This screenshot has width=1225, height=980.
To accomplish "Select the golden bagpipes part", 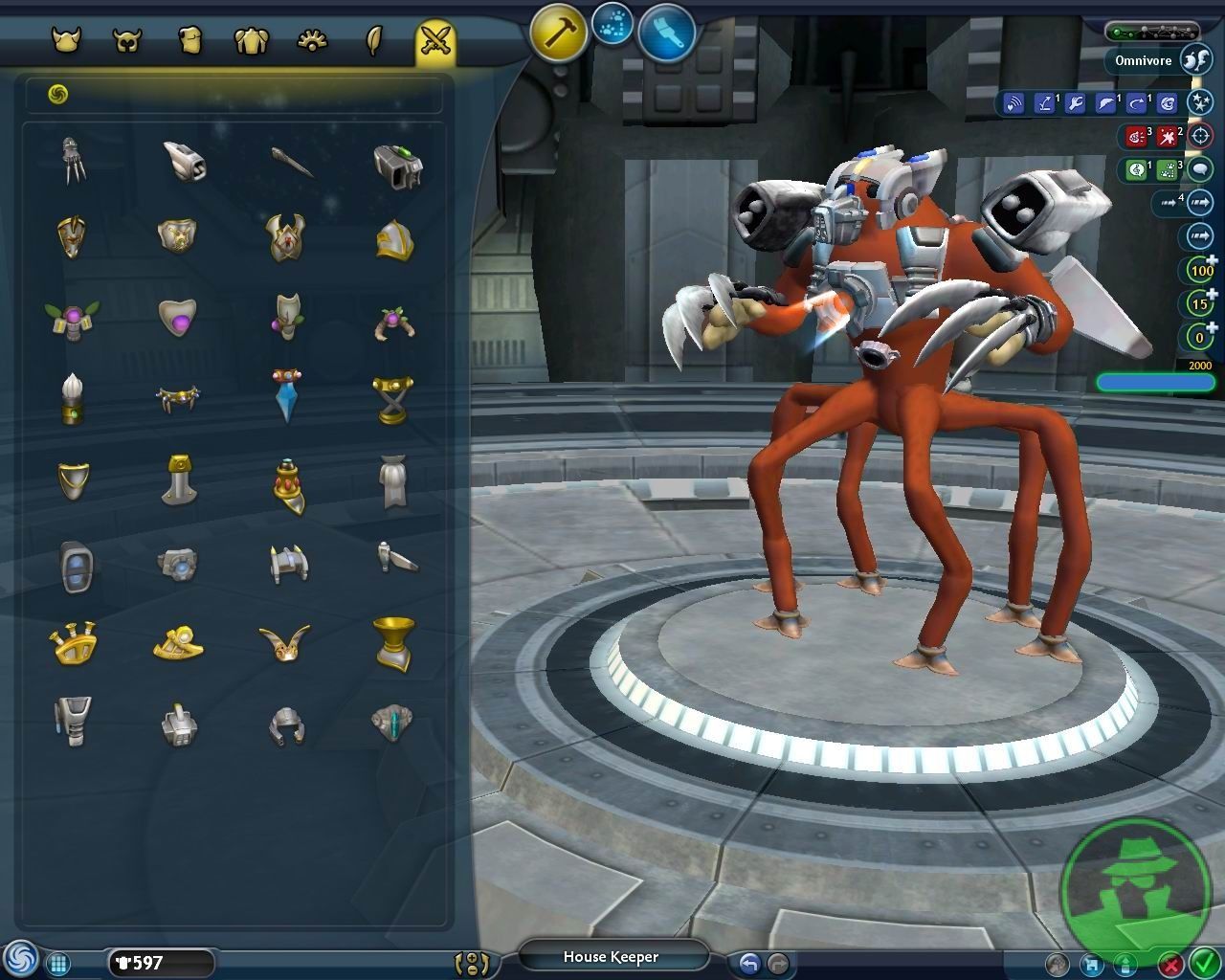I will (x=74, y=643).
